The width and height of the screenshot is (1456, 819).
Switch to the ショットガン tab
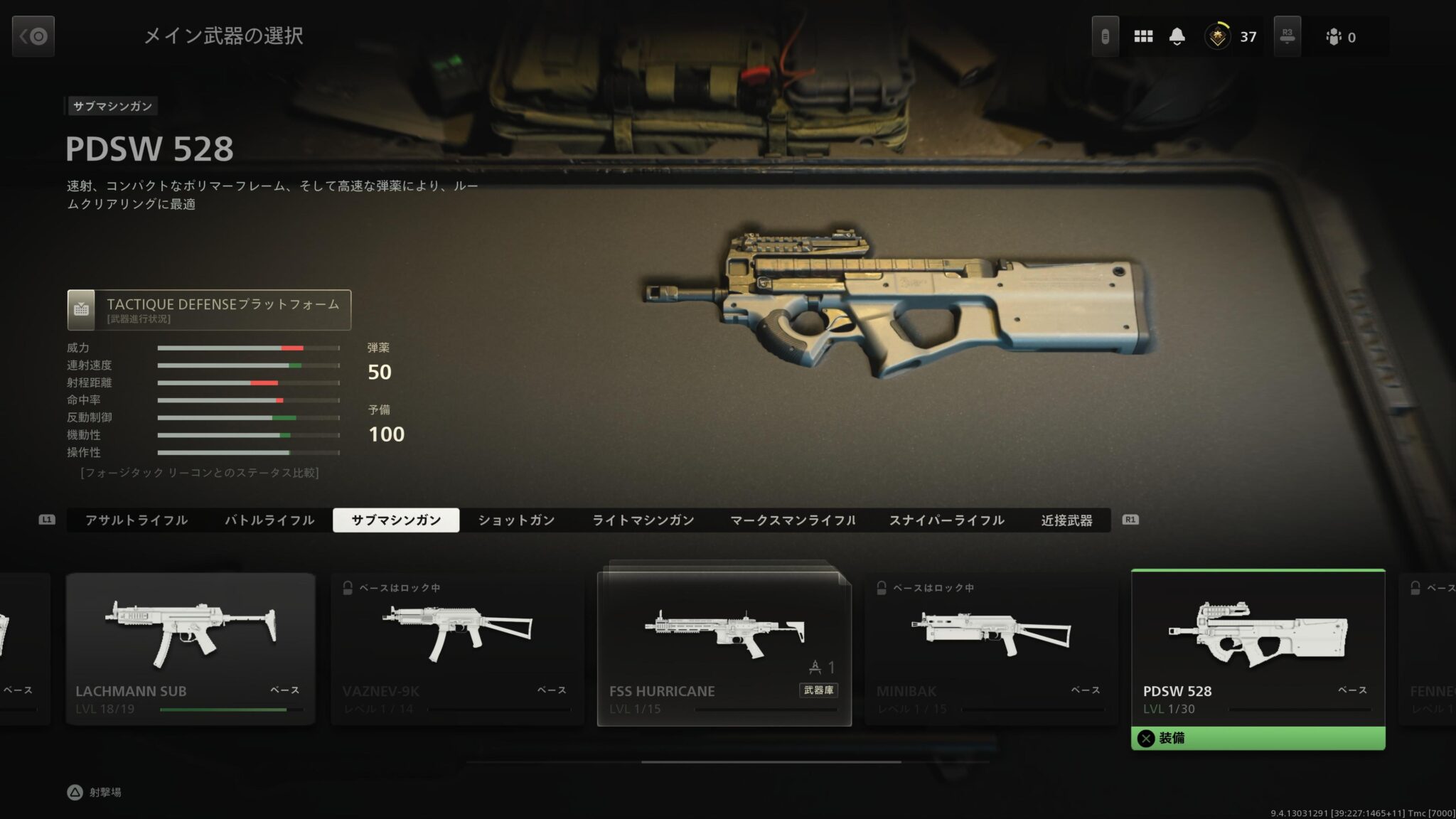coord(515,520)
